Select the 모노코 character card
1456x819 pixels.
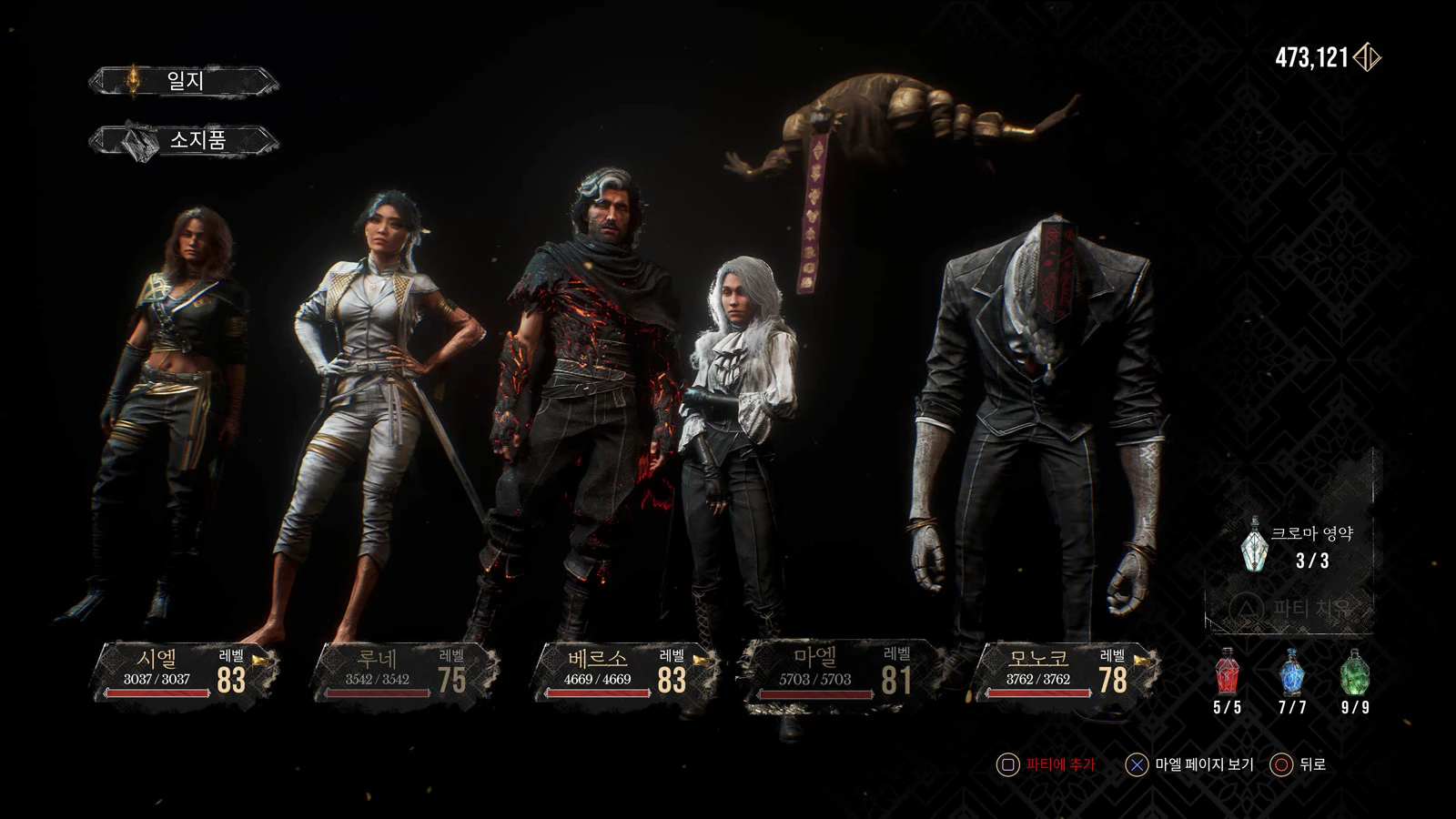coord(1065,672)
